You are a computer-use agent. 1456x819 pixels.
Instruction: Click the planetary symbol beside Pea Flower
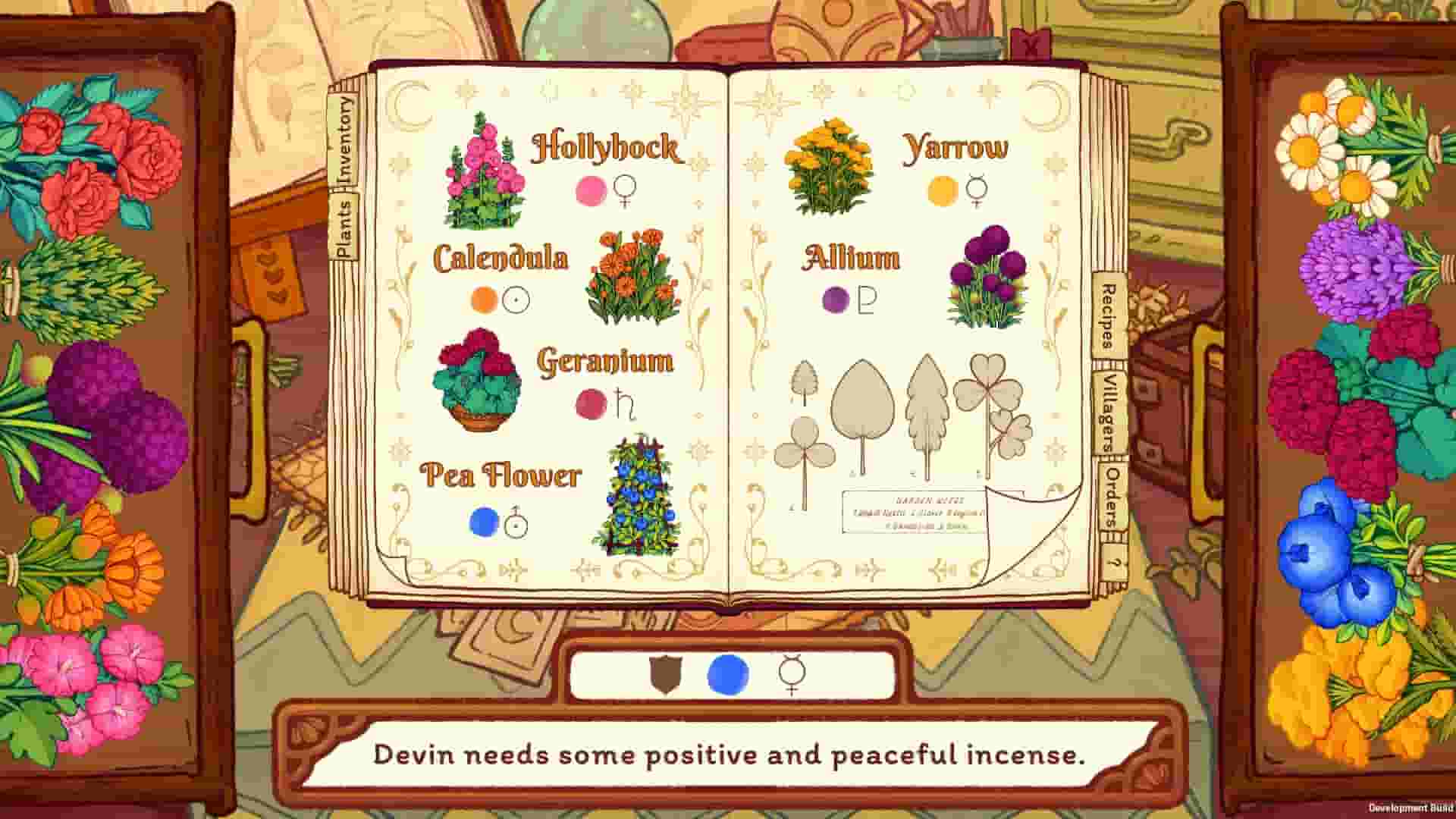pyautogui.click(x=515, y=522)
